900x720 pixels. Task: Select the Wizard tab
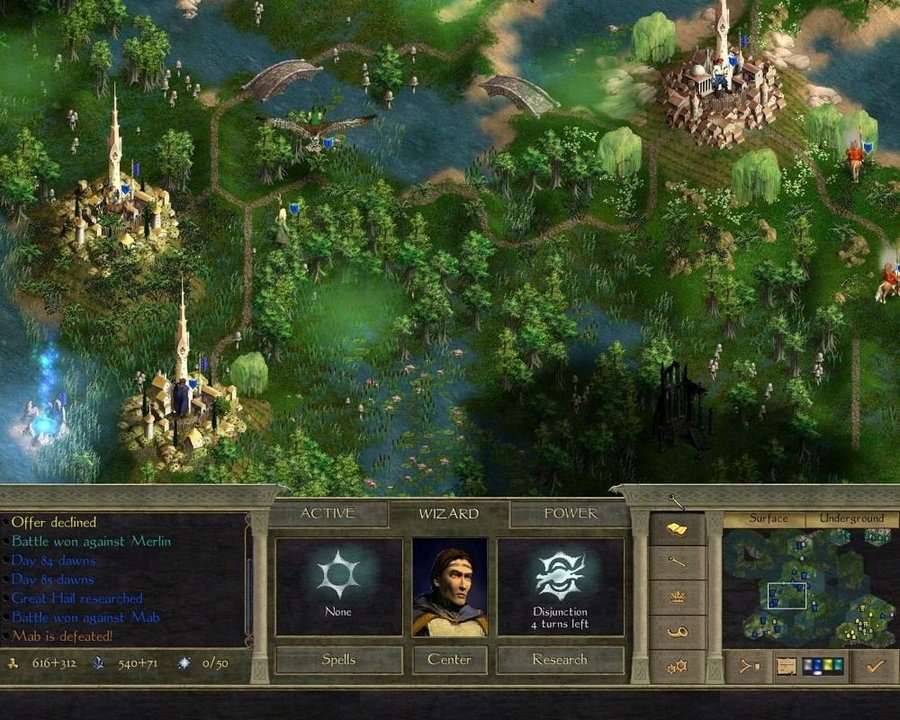pyautogui.click(x=449, y=514)
